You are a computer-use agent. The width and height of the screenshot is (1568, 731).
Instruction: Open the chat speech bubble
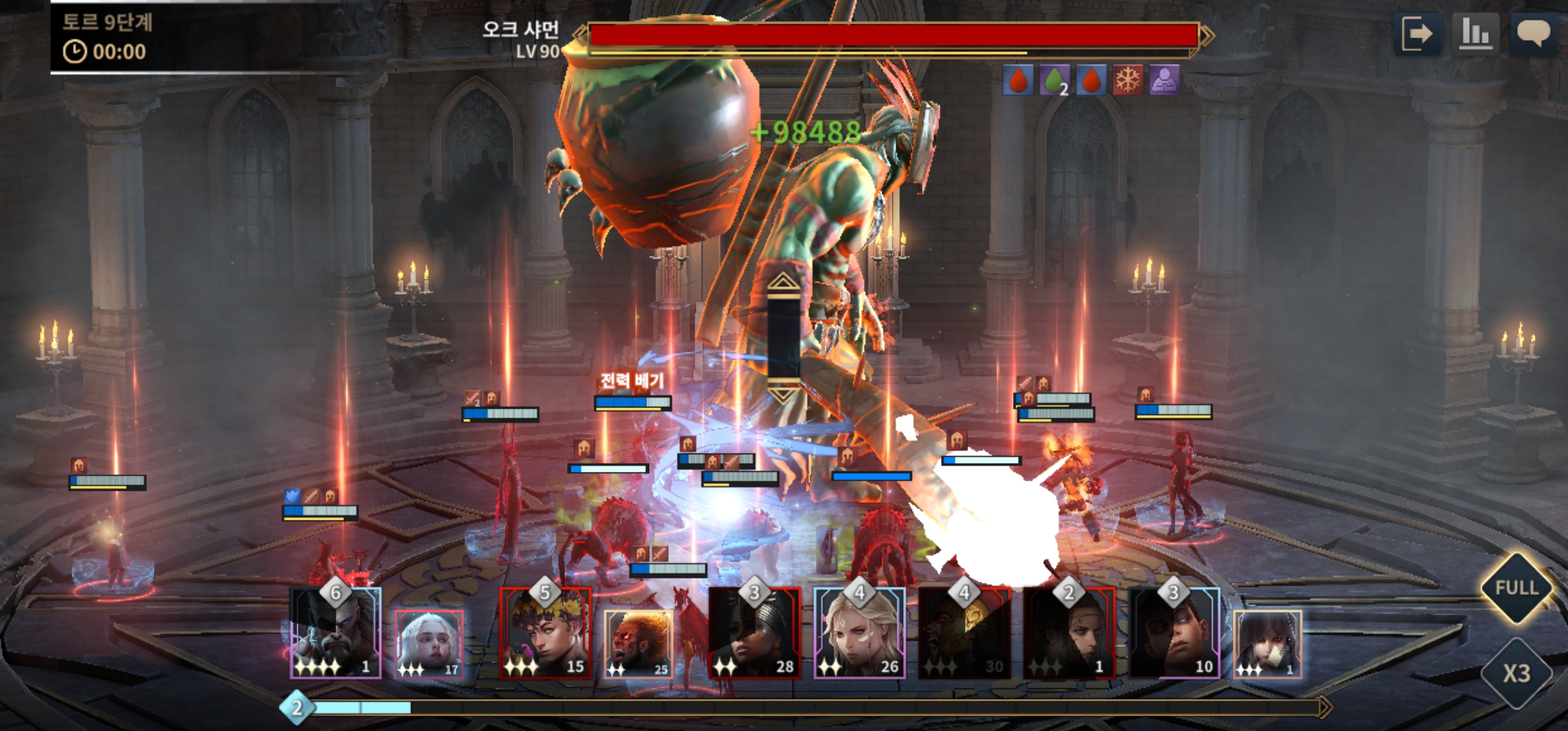pyautogui.click(x=1533, y=34)
